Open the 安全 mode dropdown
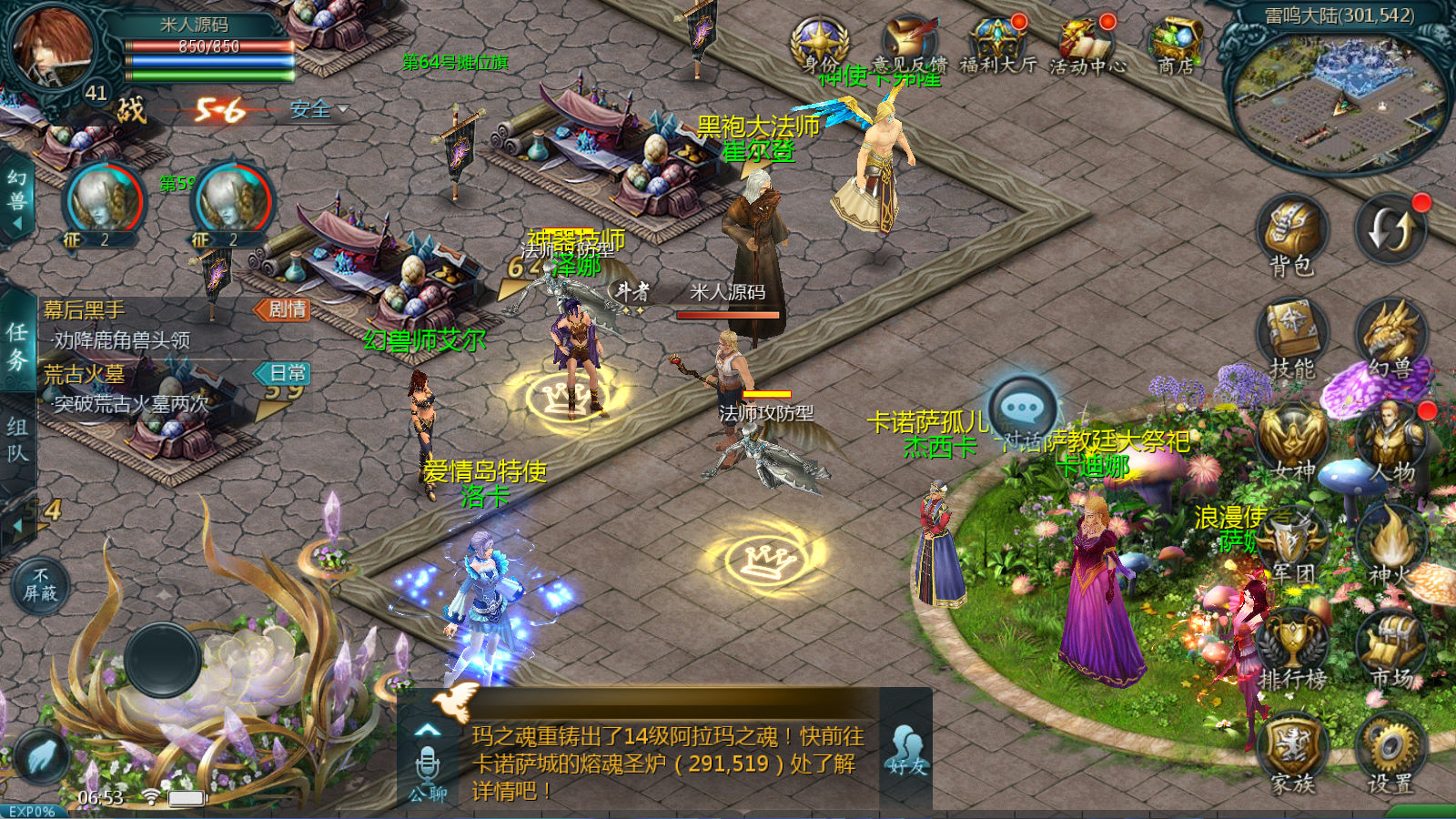1456x819 pixels. click(x=318, y=110)
